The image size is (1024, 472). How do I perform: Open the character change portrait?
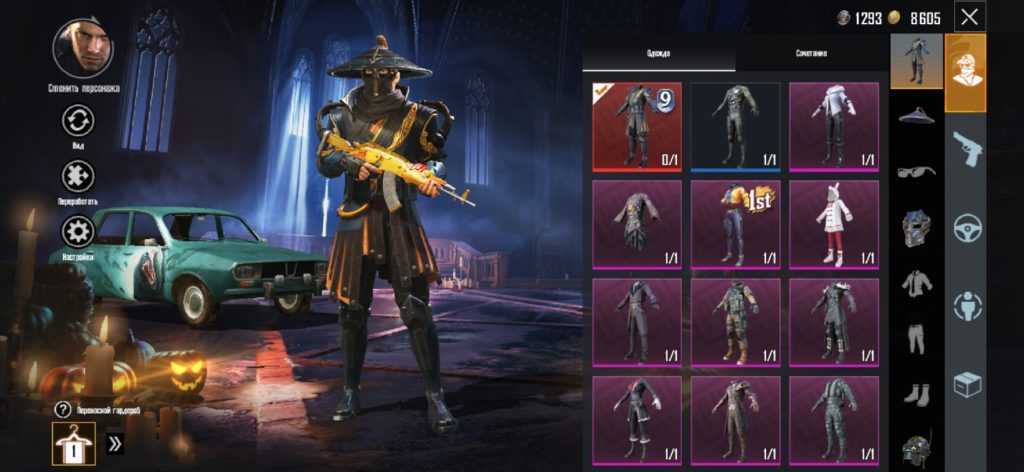tap(83, 48)
